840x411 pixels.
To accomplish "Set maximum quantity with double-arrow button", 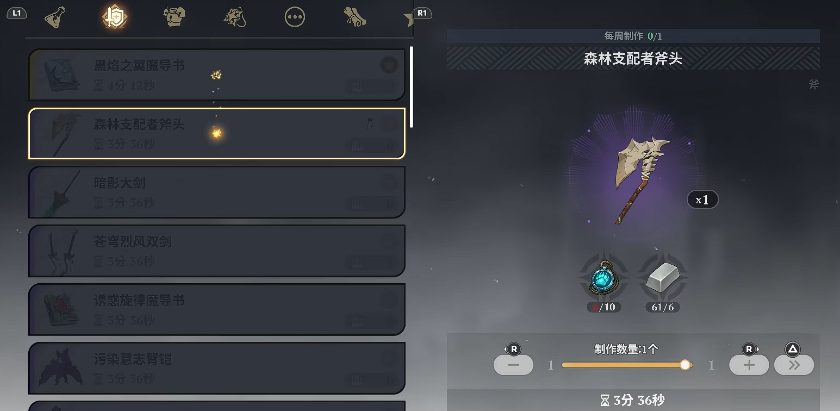I will 793,365.
